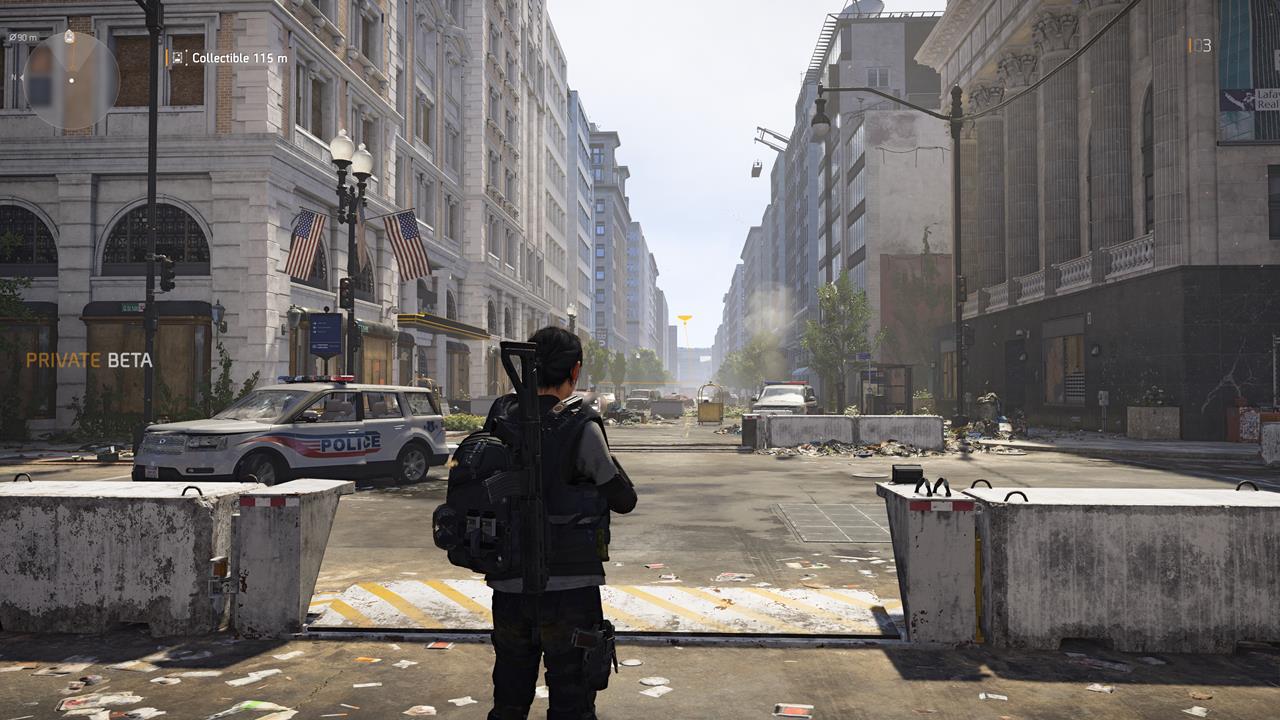Toggle the orange objective cone on the minimap
Viewport: 1280px width, 720px height.
click(x=70, y=55)
